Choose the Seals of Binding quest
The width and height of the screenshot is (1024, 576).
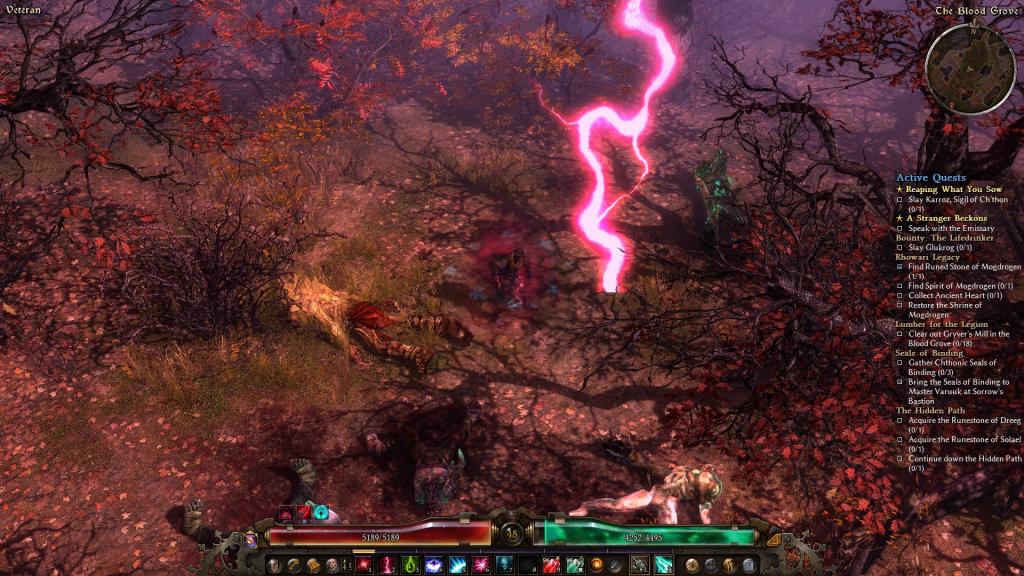click(929, 353)
